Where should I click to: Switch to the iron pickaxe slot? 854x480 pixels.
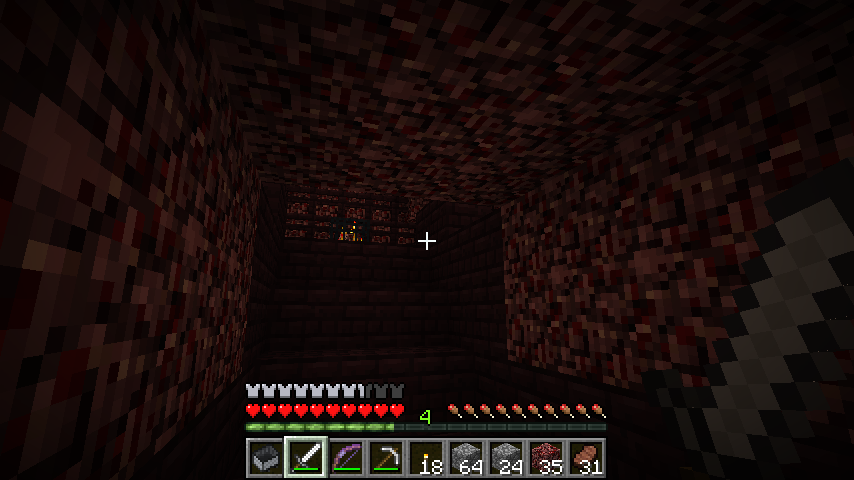pos(385,458)
